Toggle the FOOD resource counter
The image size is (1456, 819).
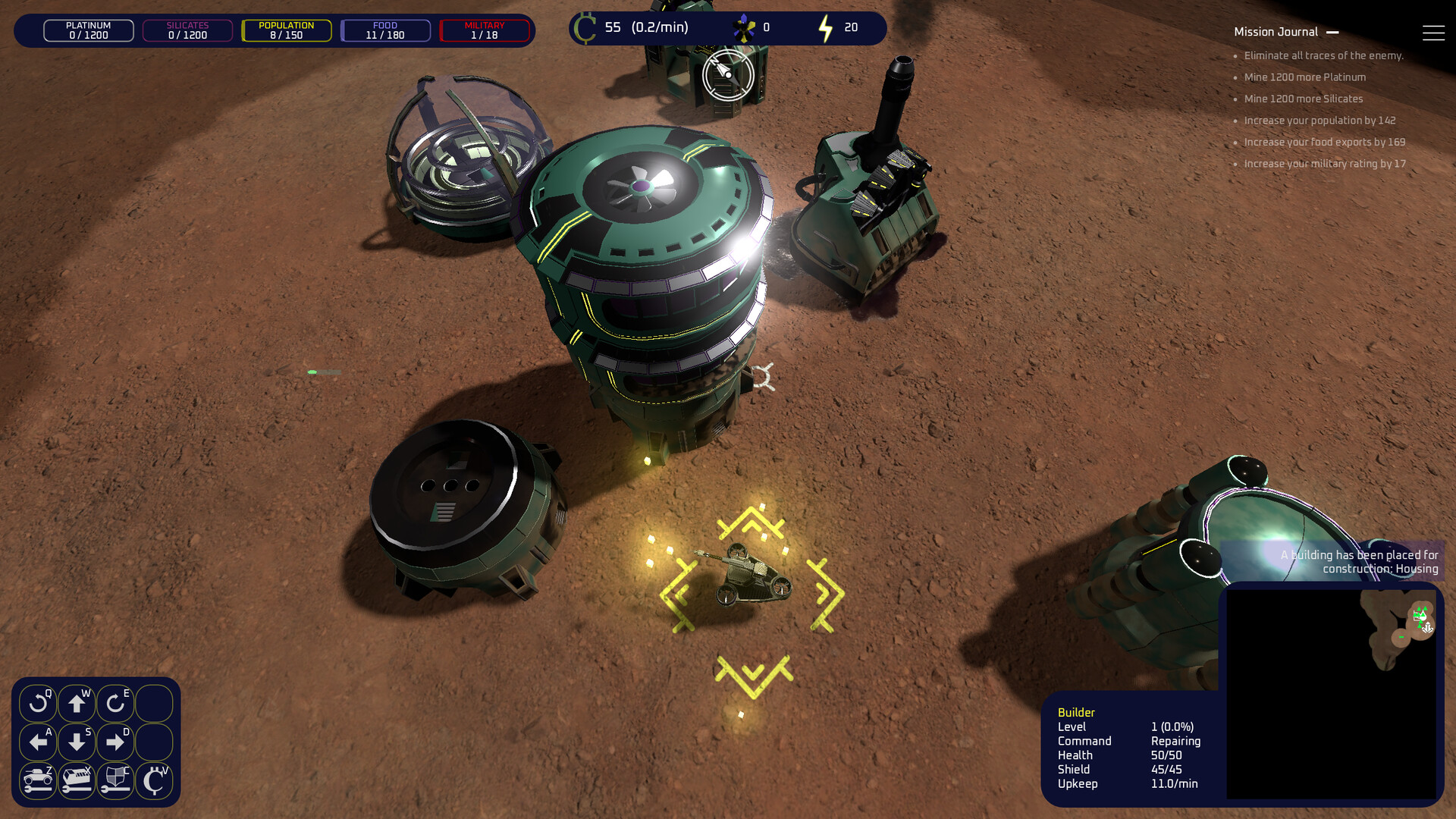tap(386, 30)
